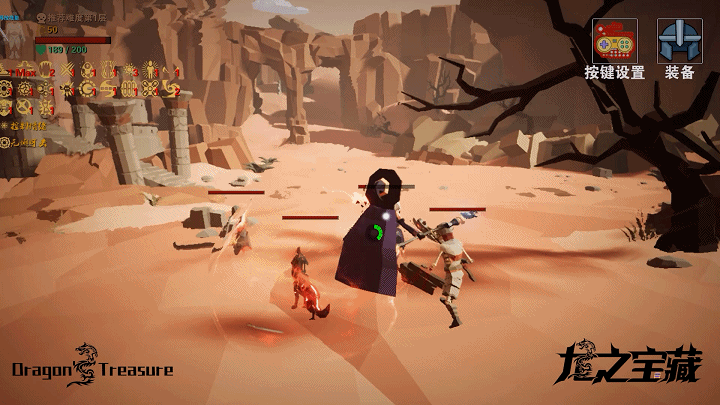720x405 pixels.
Task: Select the glowing standing figure buff icon
Action: (x=150, y=70)
